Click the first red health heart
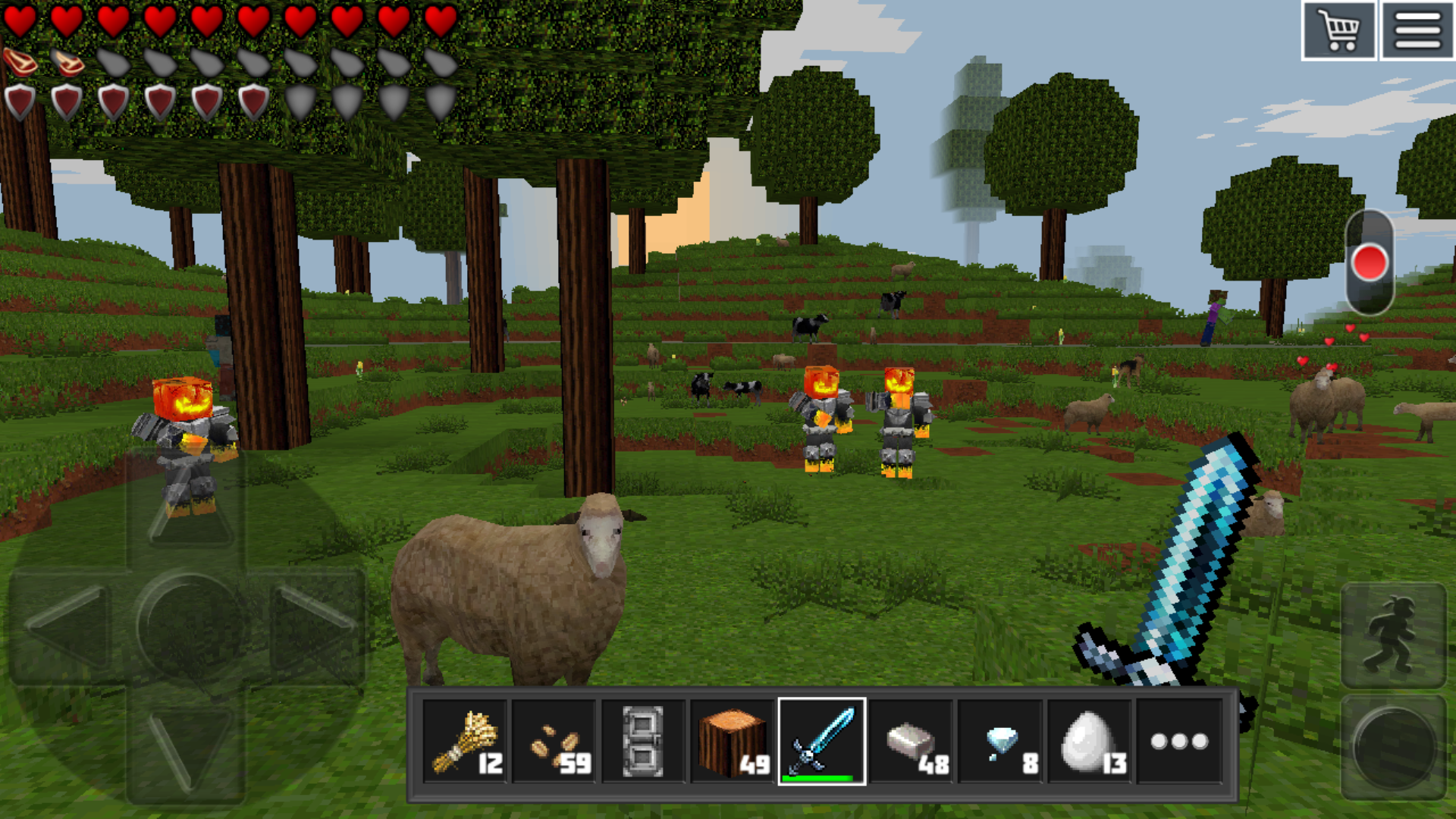The image size is (1456, 819). pyautogui.click(x=20, y=21)
